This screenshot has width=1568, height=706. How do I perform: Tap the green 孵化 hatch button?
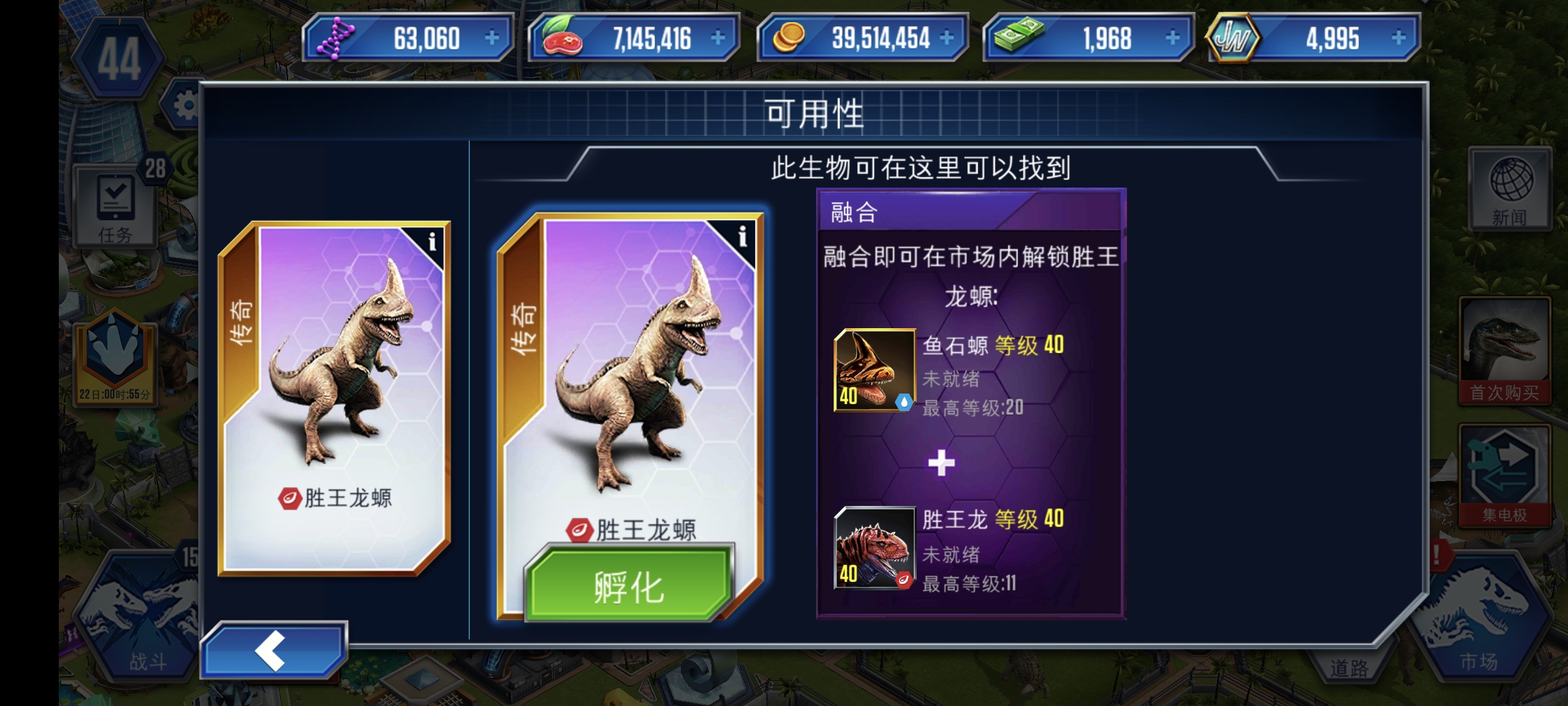[x=629, y=585]
